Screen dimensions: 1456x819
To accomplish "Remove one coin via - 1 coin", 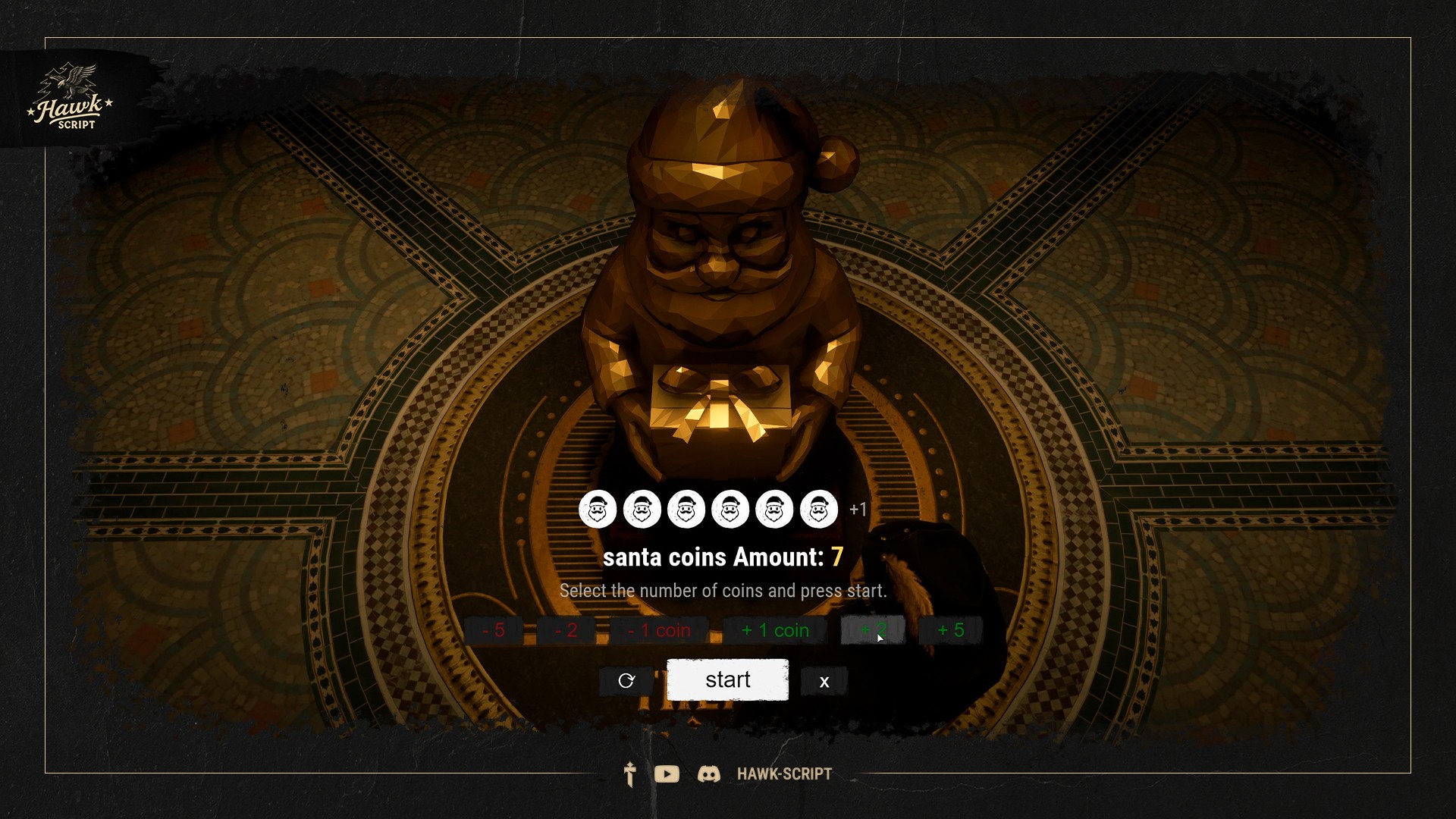I will point(659,629).
